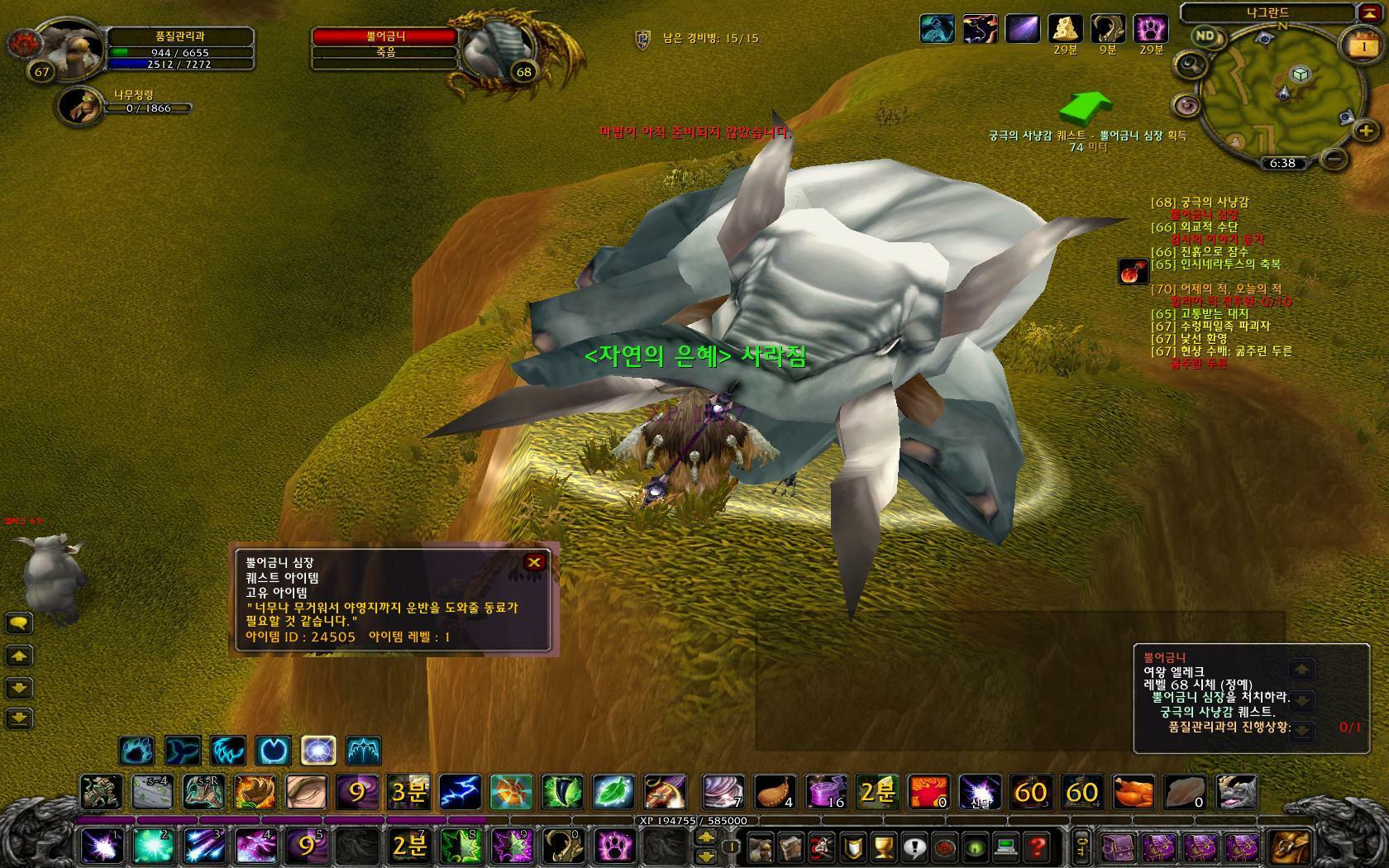Viewport: 1389px width, 868px height.
Task: Activate the blue paw shapeshift form
Action: [x=136, y=751]
